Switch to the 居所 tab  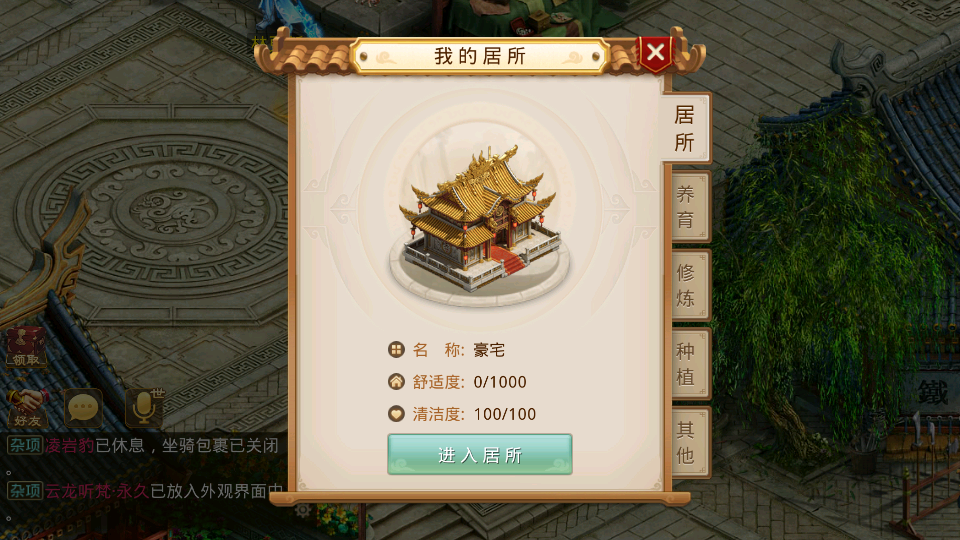pyautogui.click(x=685, y=128)
